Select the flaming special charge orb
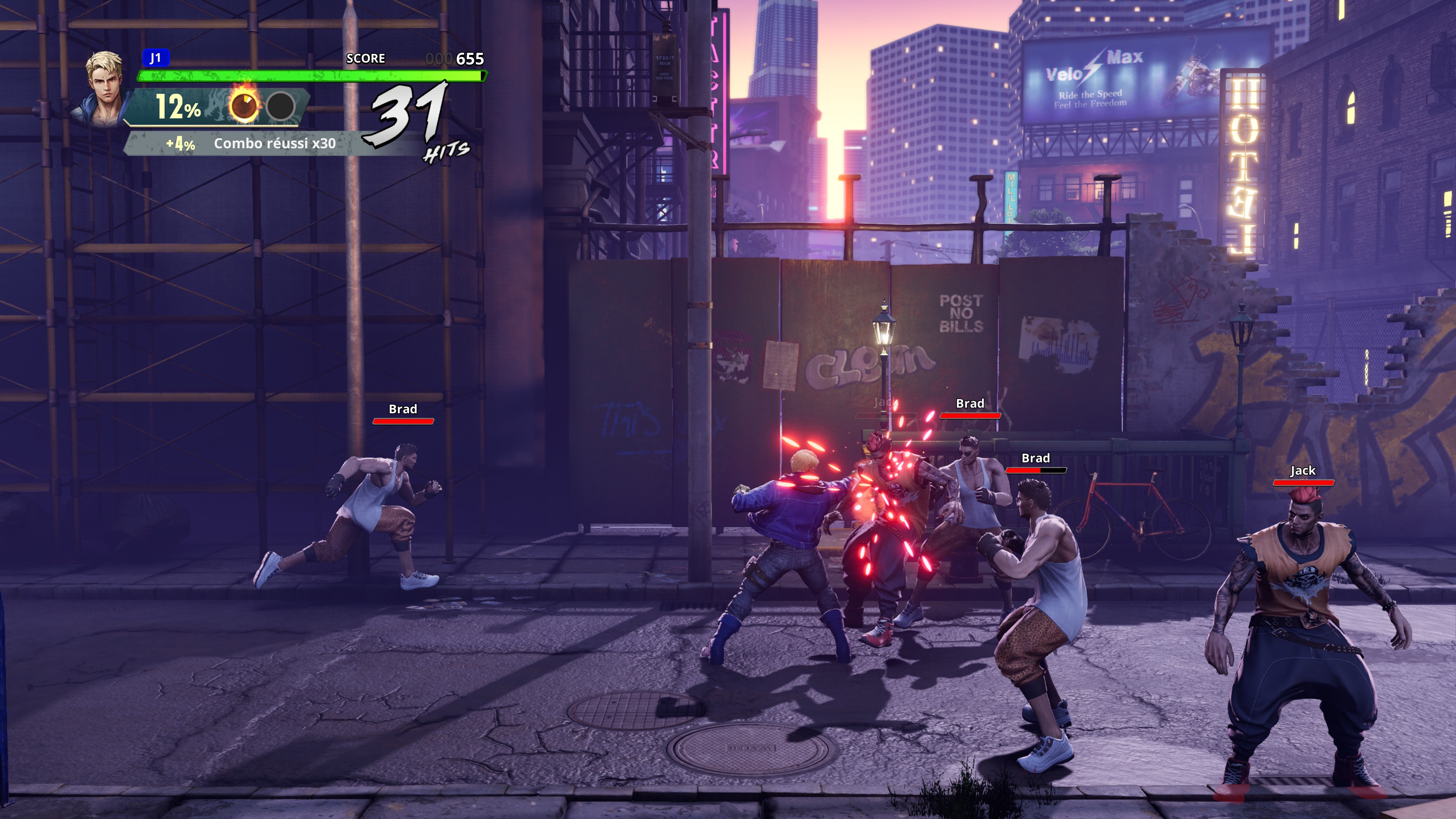The width and height of the screenshot is (1456, 819). (244, 105)
